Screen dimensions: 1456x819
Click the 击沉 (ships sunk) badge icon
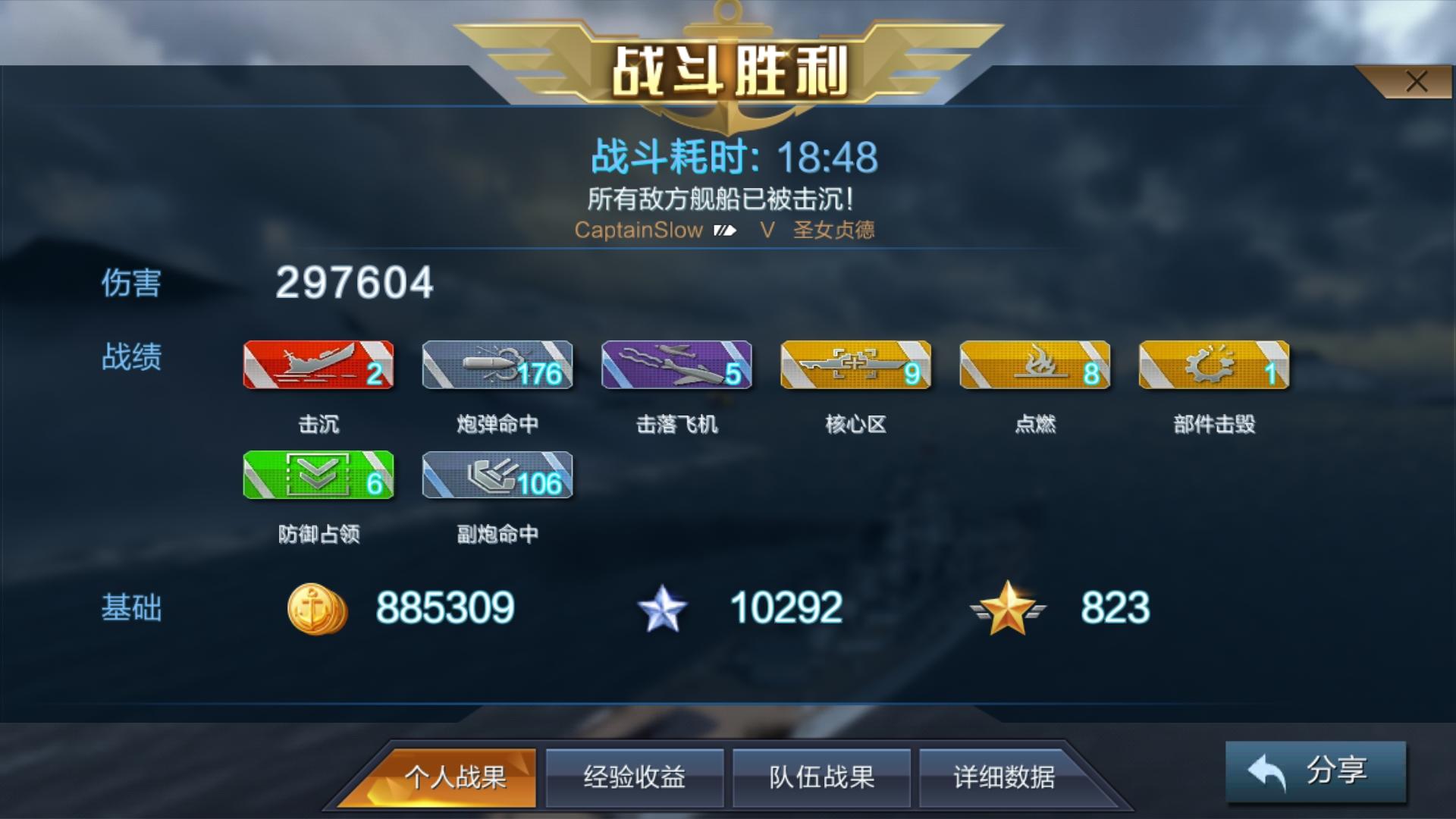(318, 366)
